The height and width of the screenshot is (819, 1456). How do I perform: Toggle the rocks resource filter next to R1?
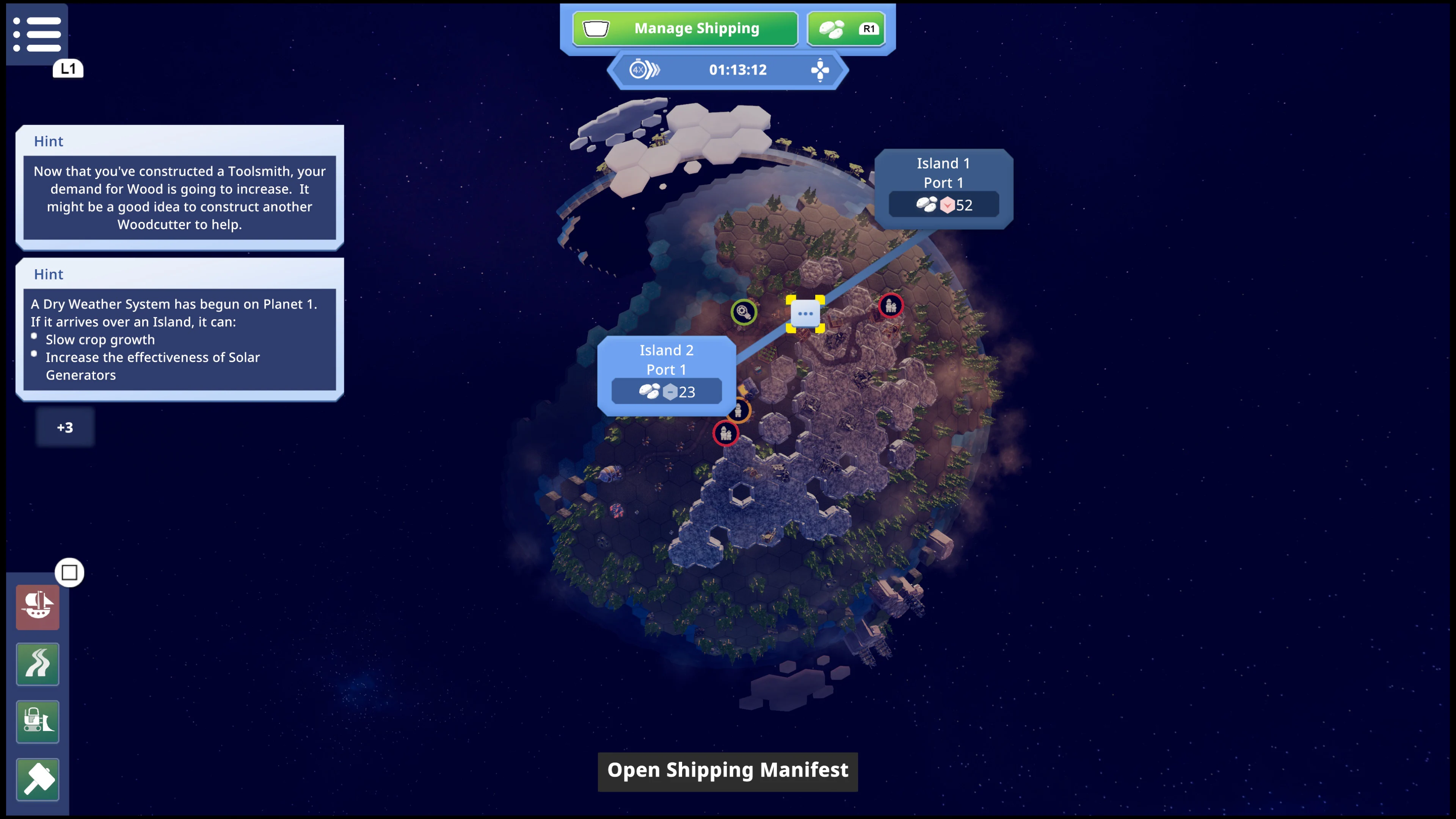tap(846, 28)
